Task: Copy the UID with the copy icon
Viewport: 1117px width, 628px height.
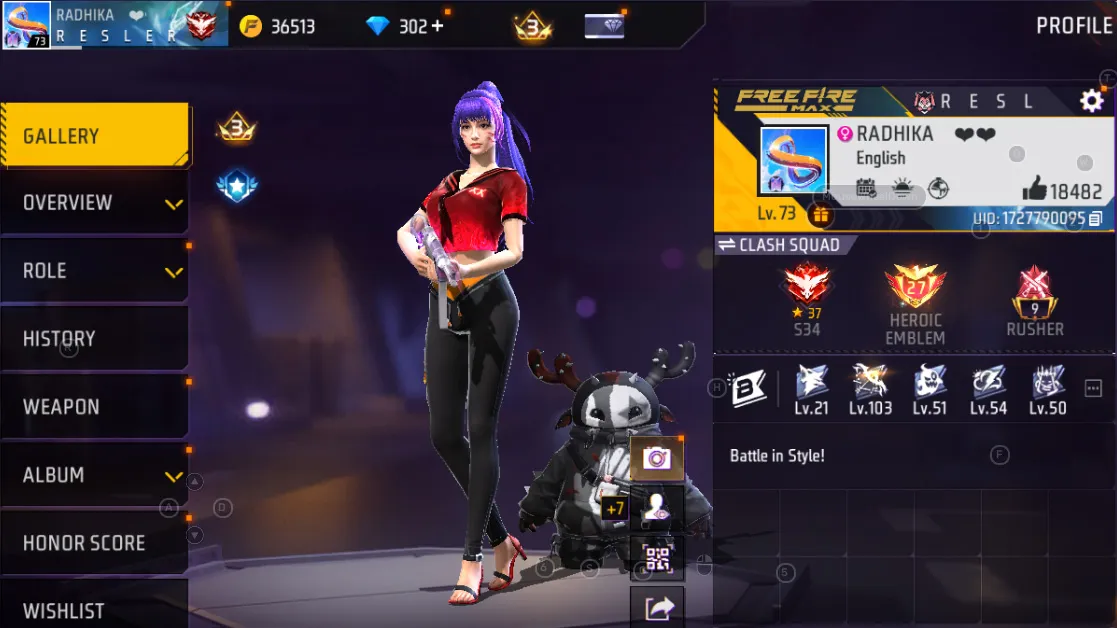Action: coord(1096,218)
